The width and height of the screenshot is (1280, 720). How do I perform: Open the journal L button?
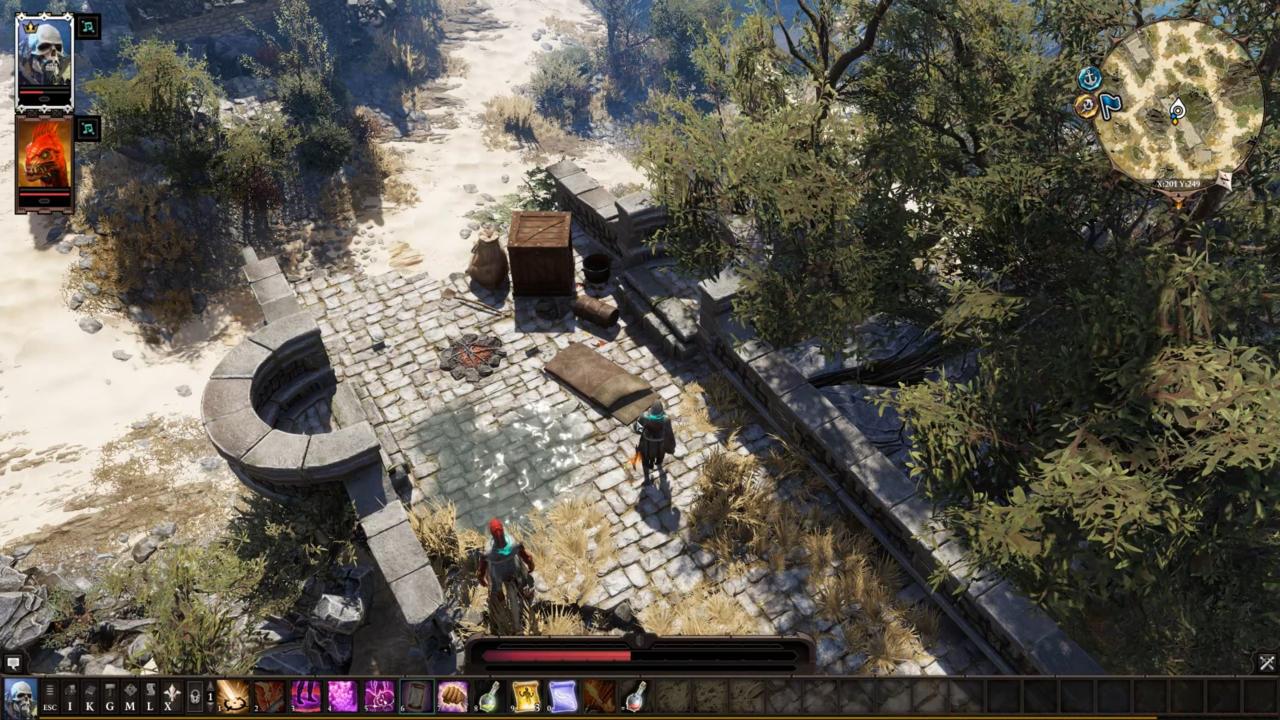tap(150, 696)
